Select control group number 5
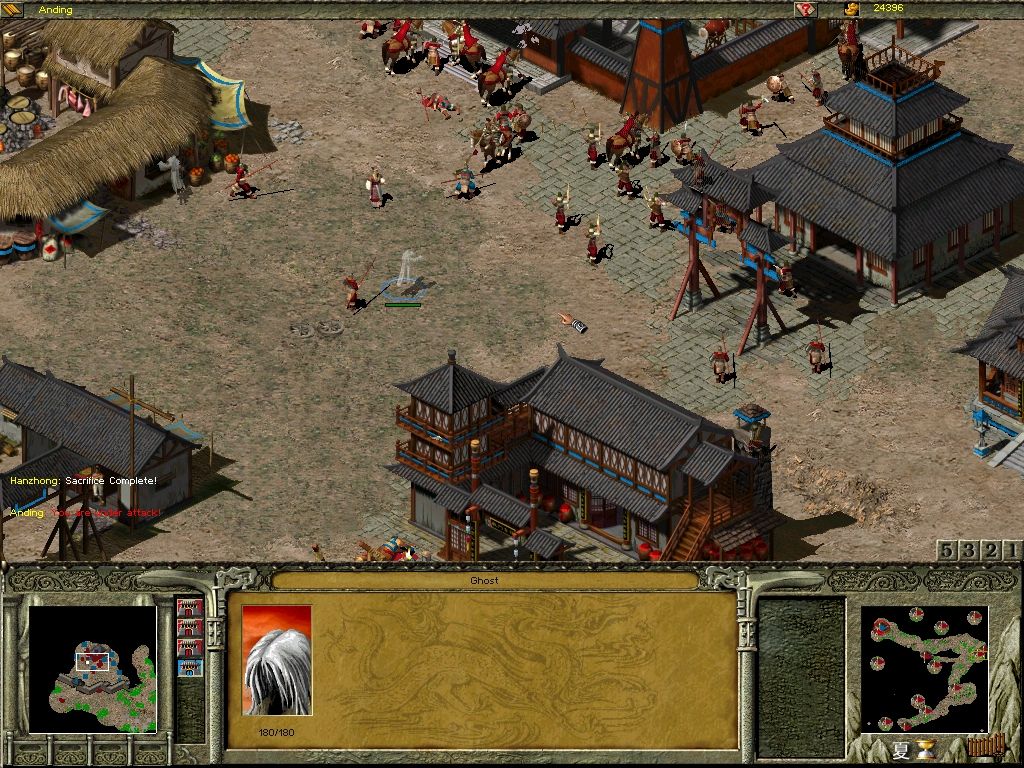 [x=947, y=550]
